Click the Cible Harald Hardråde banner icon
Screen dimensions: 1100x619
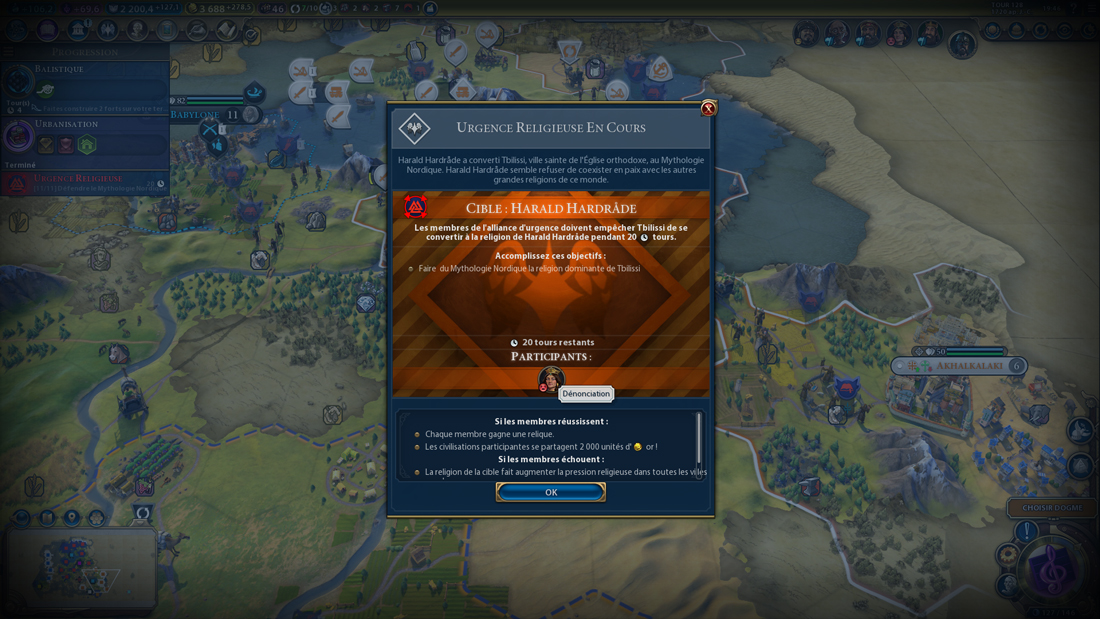pos(415,207)
